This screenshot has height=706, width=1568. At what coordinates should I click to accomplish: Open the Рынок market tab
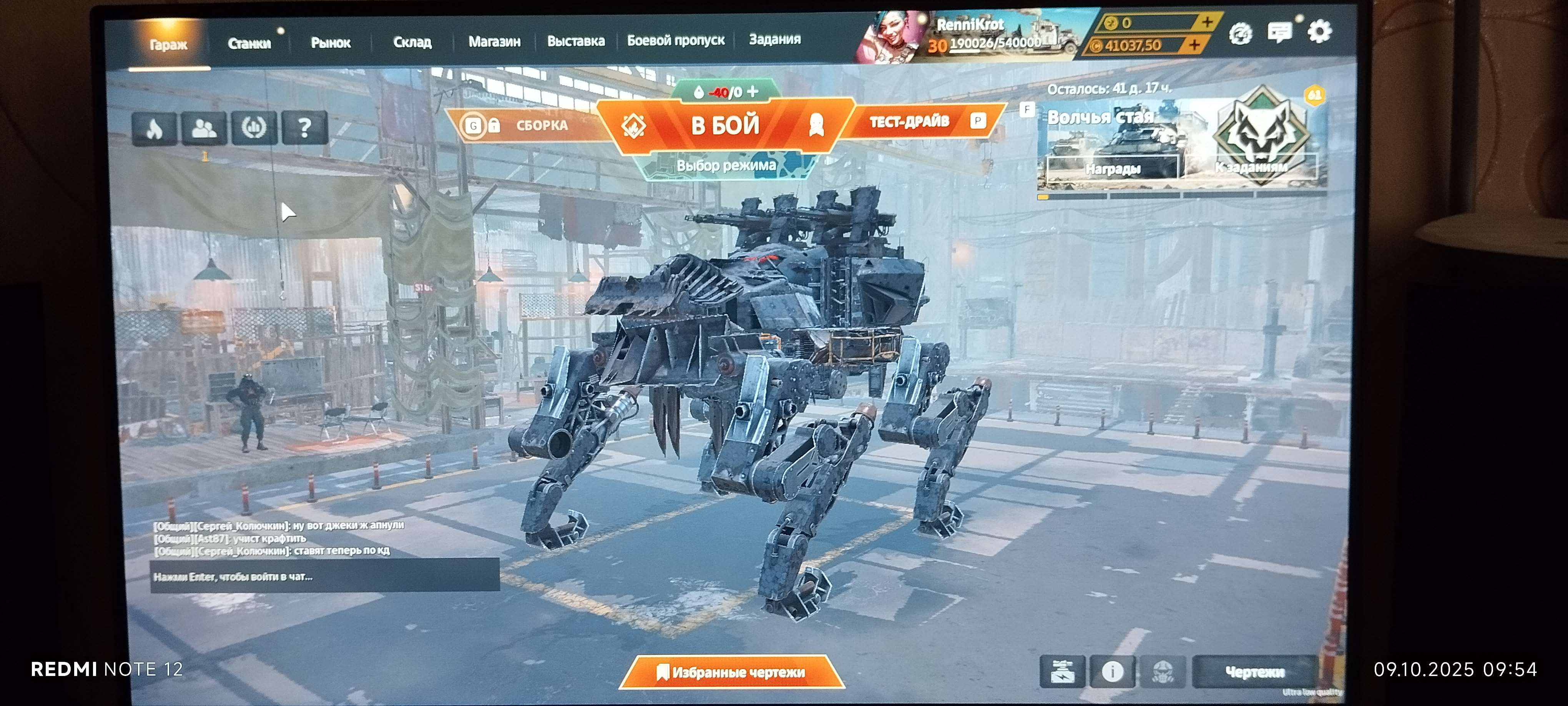tap(331, 43)
